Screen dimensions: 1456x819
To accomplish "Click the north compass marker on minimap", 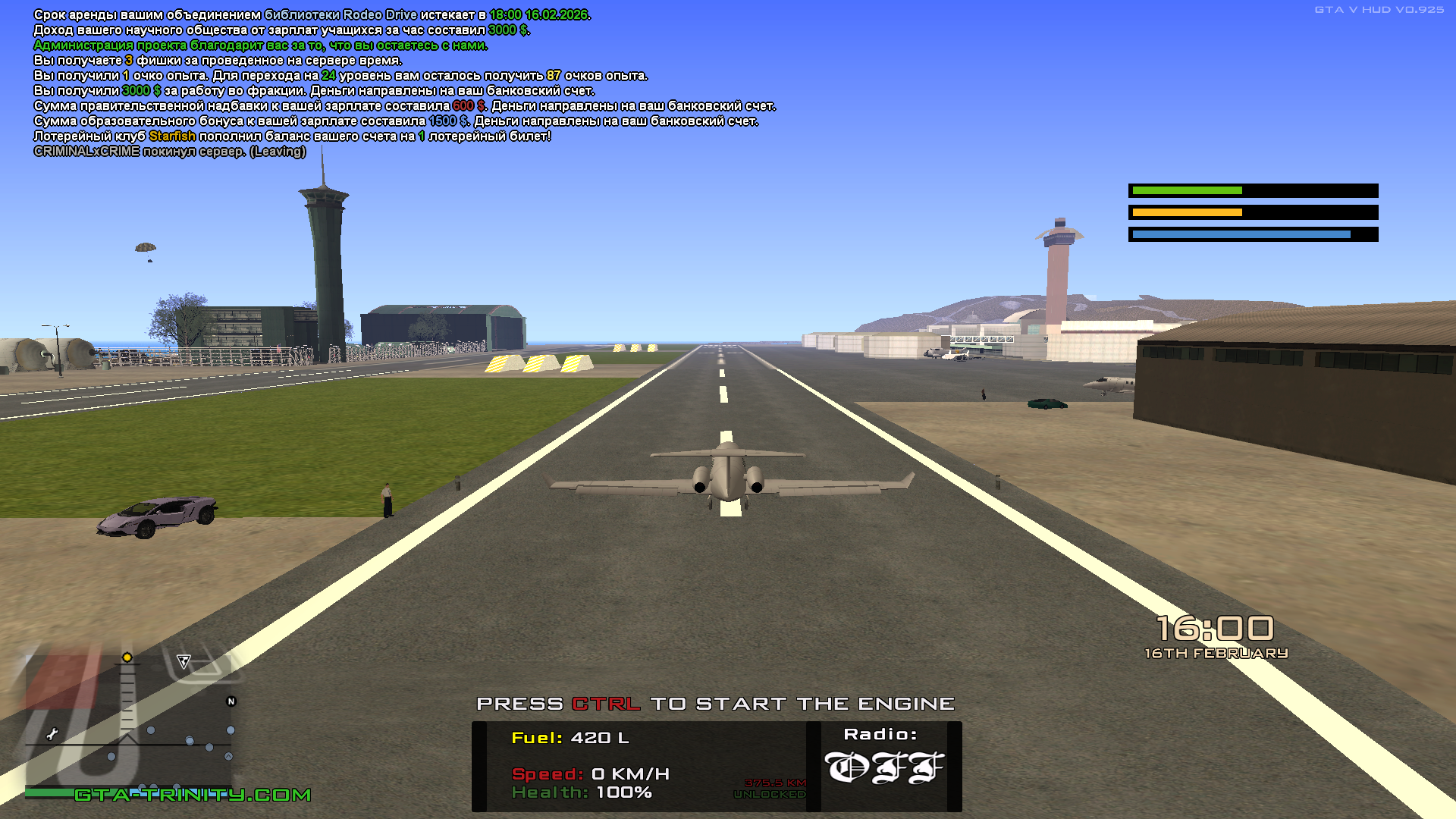I will [x=231, y=701].
